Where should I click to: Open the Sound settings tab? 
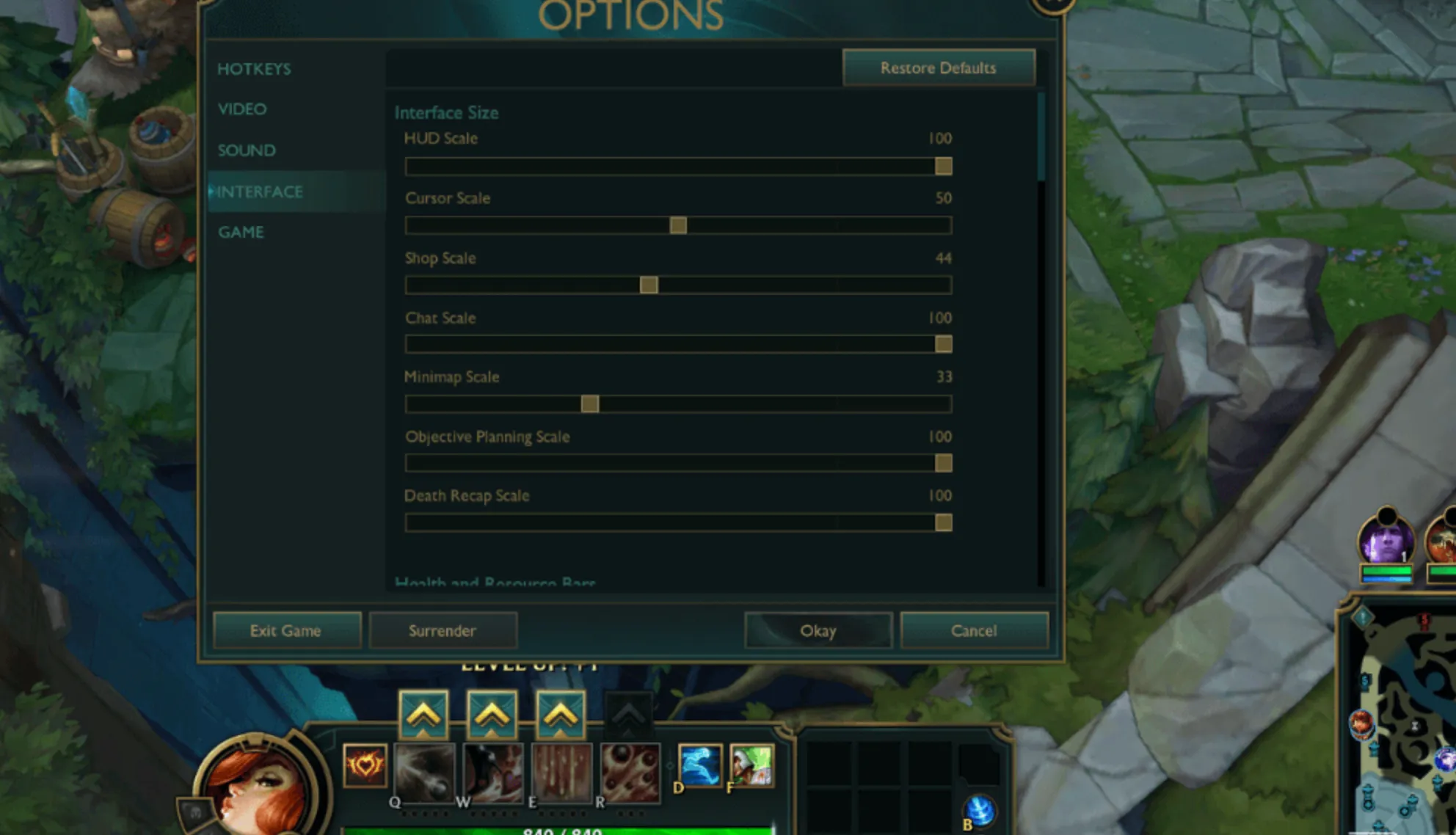[x=246, y=150]
